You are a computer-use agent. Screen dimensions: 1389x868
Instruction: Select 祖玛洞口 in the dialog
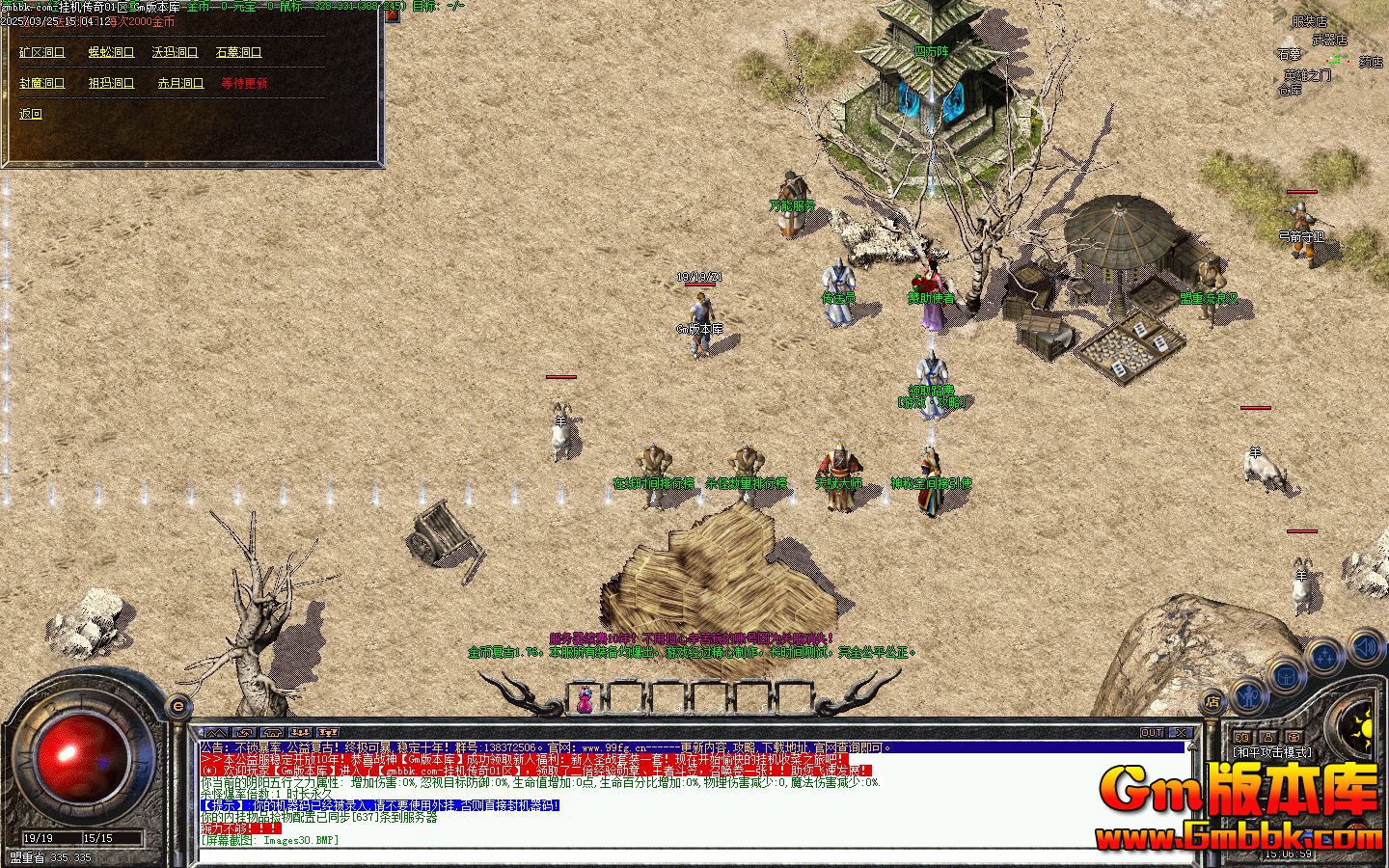(x=111, y=84)
